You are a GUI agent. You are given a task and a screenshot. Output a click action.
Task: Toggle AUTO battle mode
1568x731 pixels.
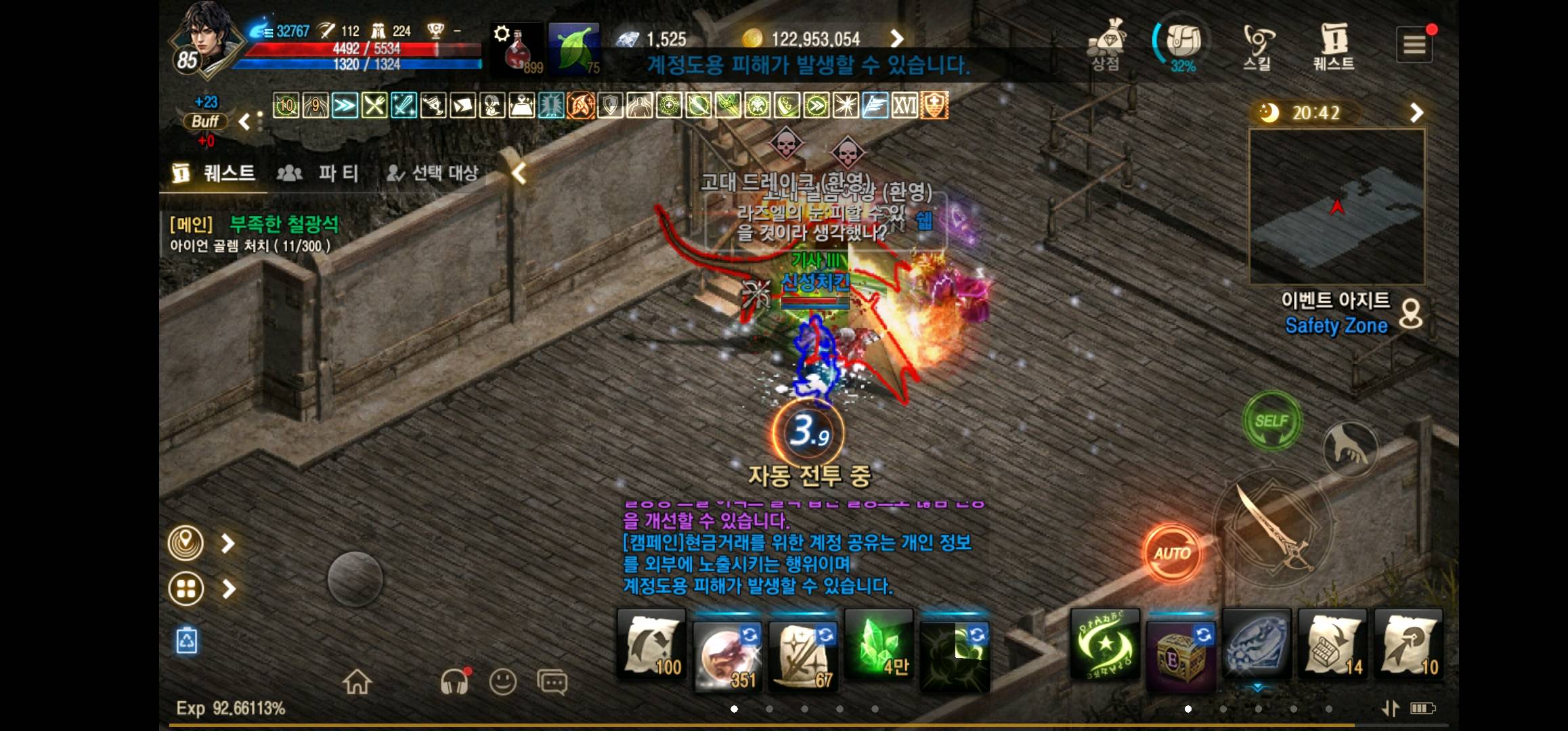coord(1173,551)
